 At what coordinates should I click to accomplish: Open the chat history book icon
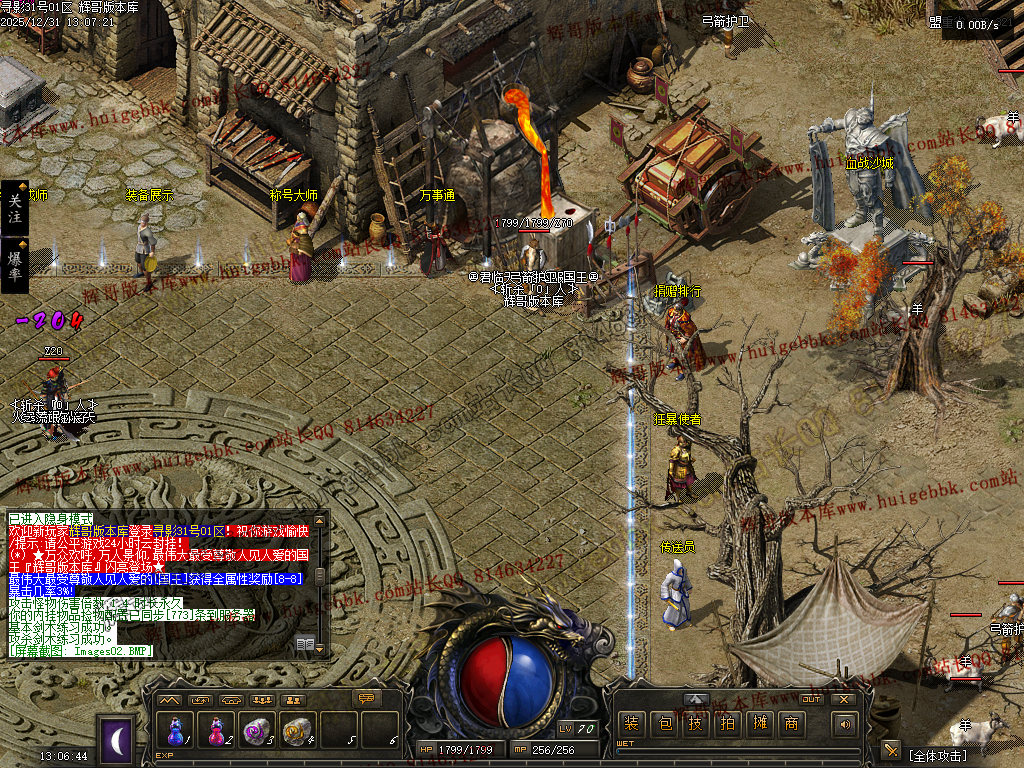tap(305, 643)
